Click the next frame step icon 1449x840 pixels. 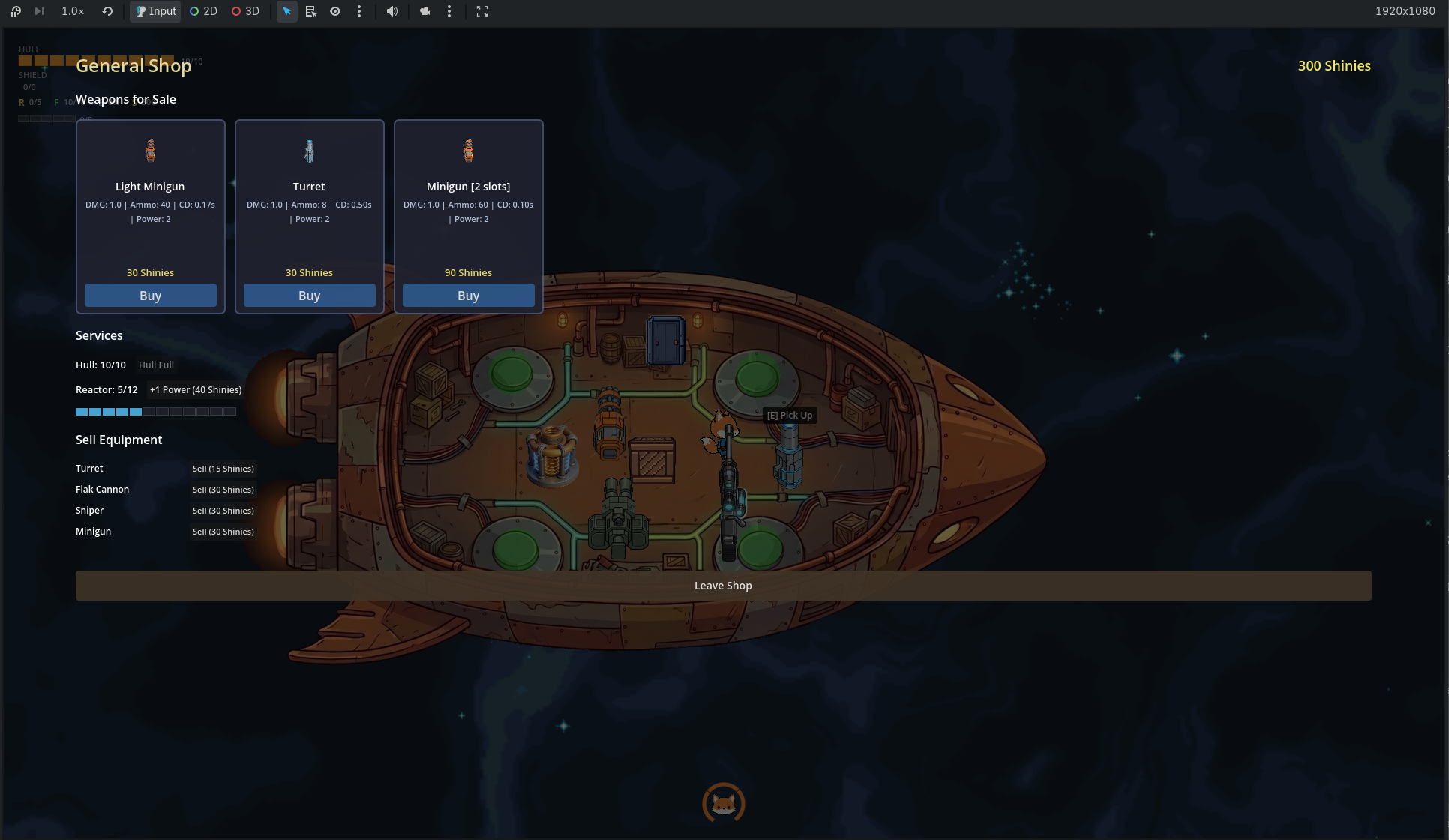point(39,11)
